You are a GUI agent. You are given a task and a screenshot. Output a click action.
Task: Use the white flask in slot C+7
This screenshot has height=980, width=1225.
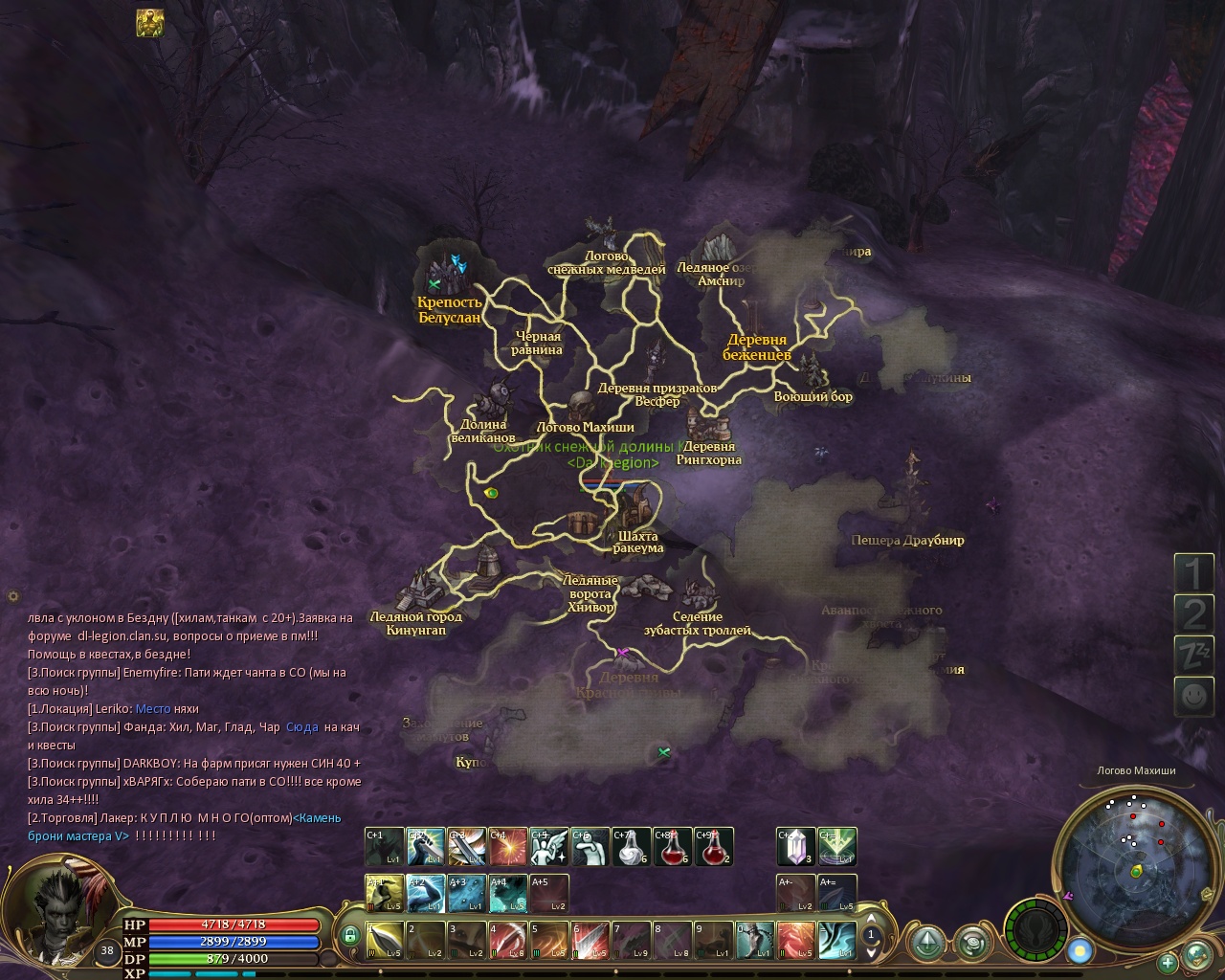[x=632, y=846]
